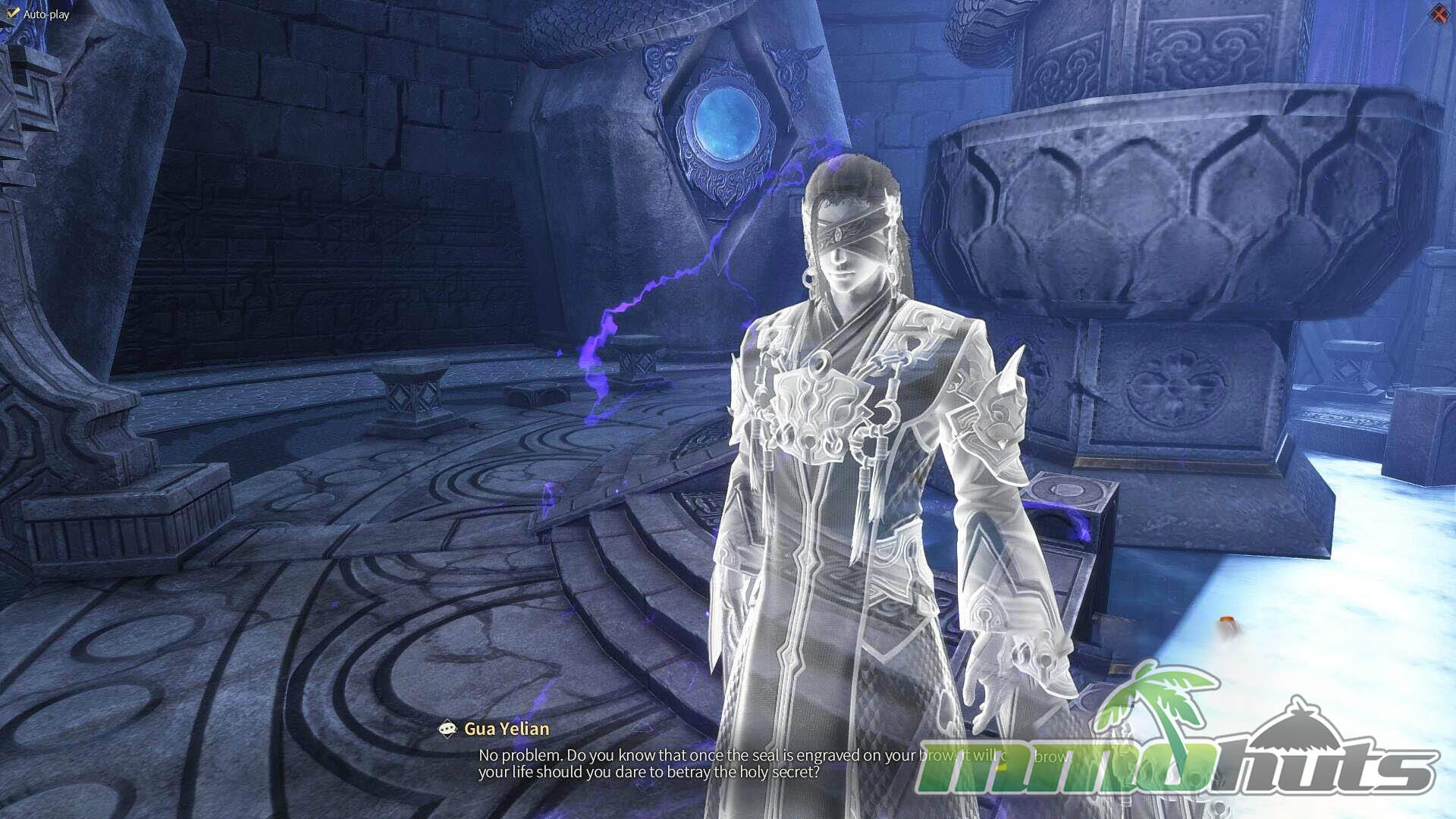Close the cutscene with the red X

pyautogui.click(x=1439, y=14)
